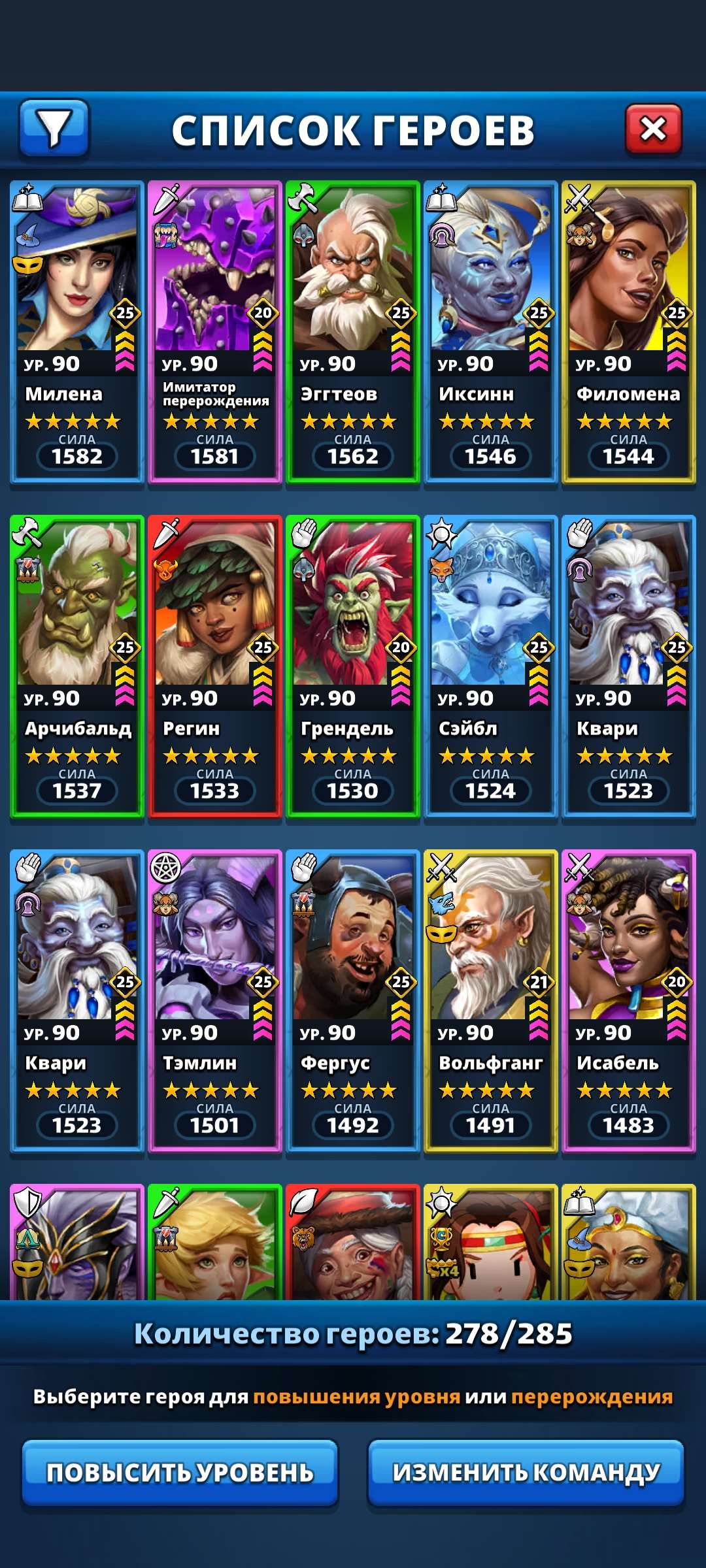This screenshot has height=1568, width=706.
Task: Choose the Имитатор перерождения card
Action: 215,332
